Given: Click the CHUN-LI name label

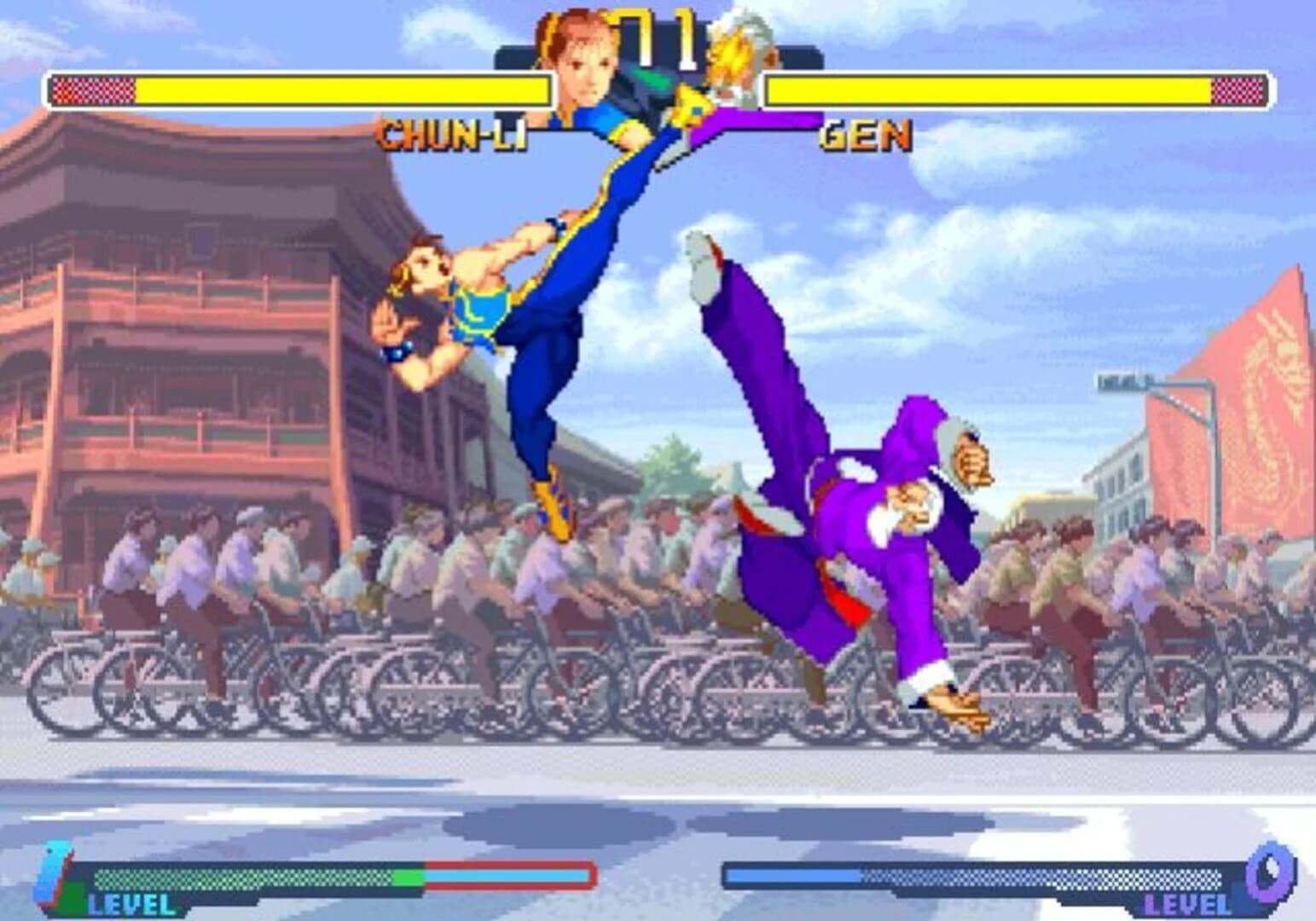Looking at the screenshot, I should pos(453,132).
